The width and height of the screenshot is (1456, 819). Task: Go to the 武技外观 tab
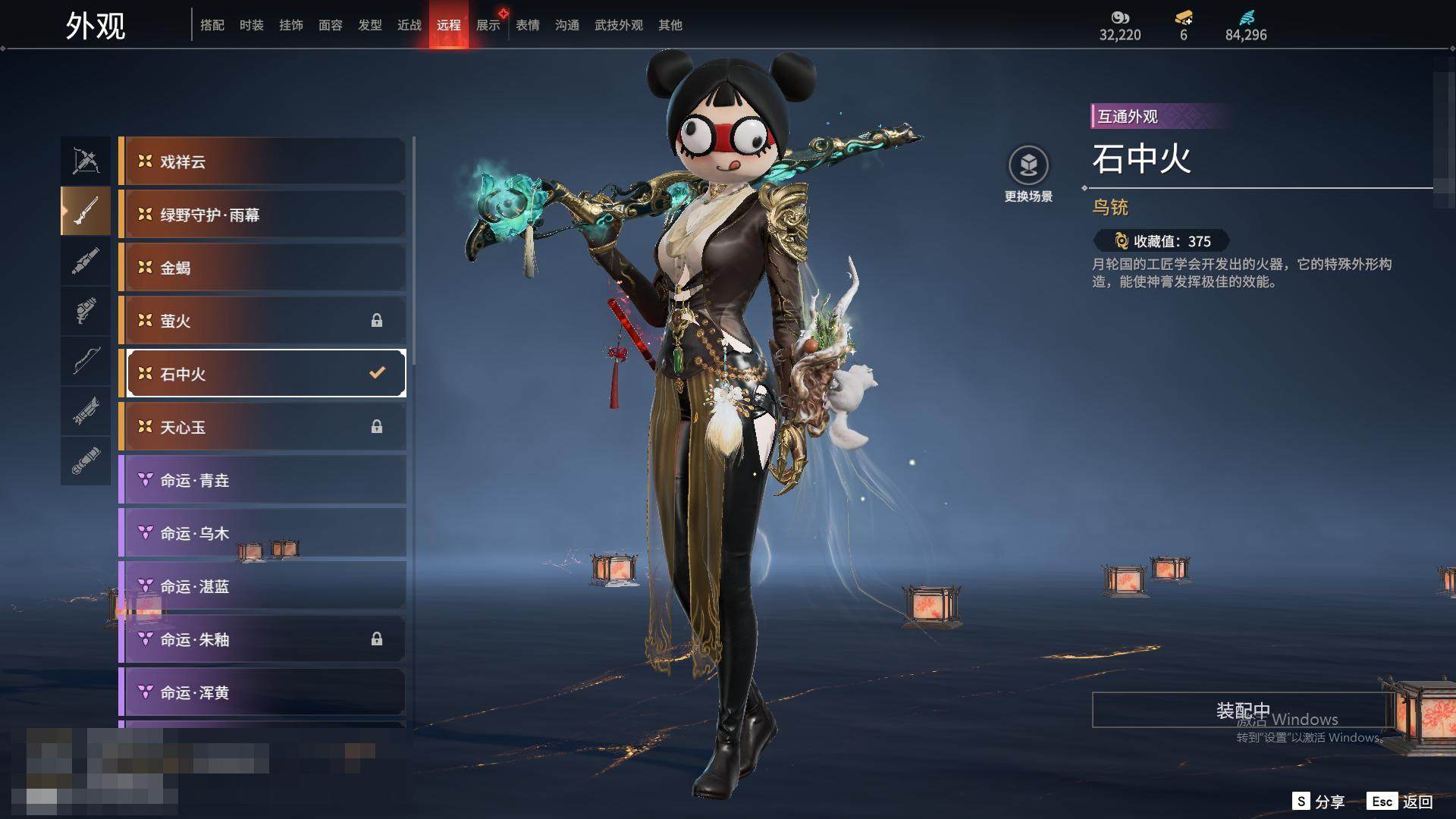tap(618, 25)
